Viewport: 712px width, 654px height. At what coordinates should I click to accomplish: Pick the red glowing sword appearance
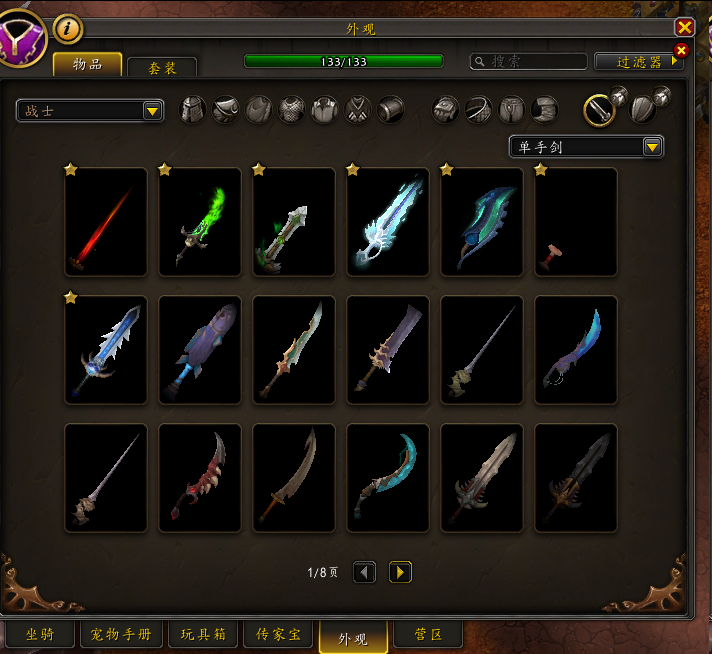105,222
